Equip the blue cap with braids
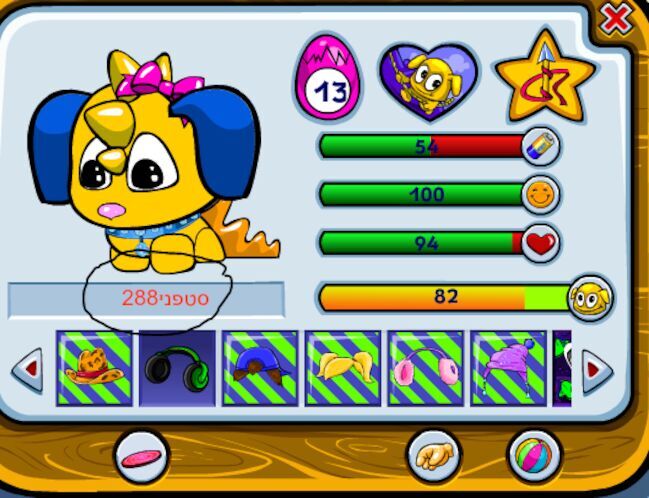The image size is (649, 498). click(260, 368)
